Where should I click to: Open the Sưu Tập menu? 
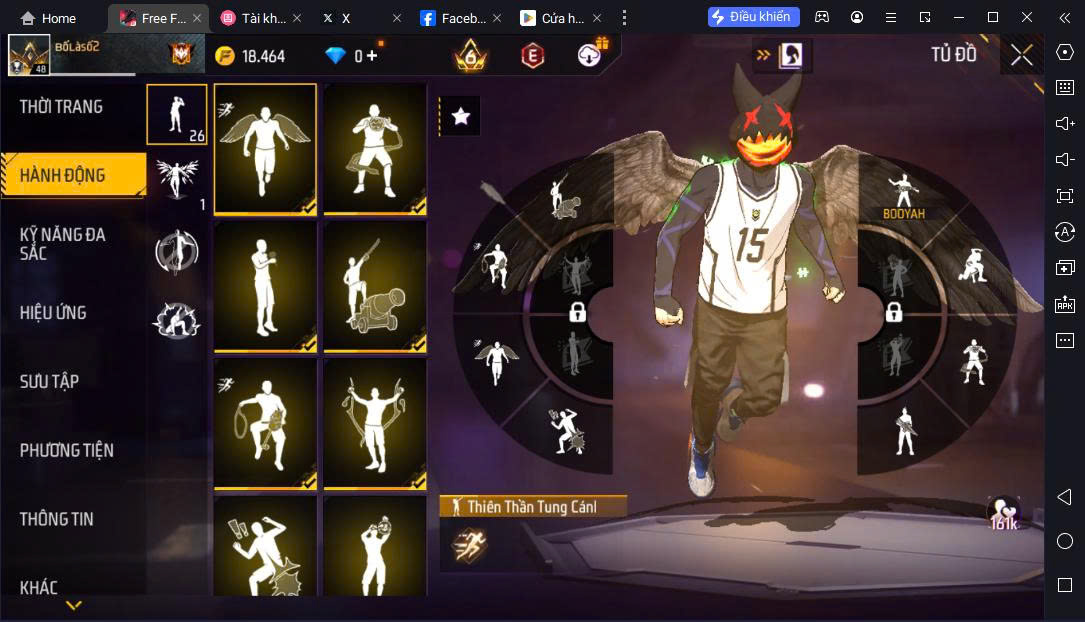tap(50, 381)
